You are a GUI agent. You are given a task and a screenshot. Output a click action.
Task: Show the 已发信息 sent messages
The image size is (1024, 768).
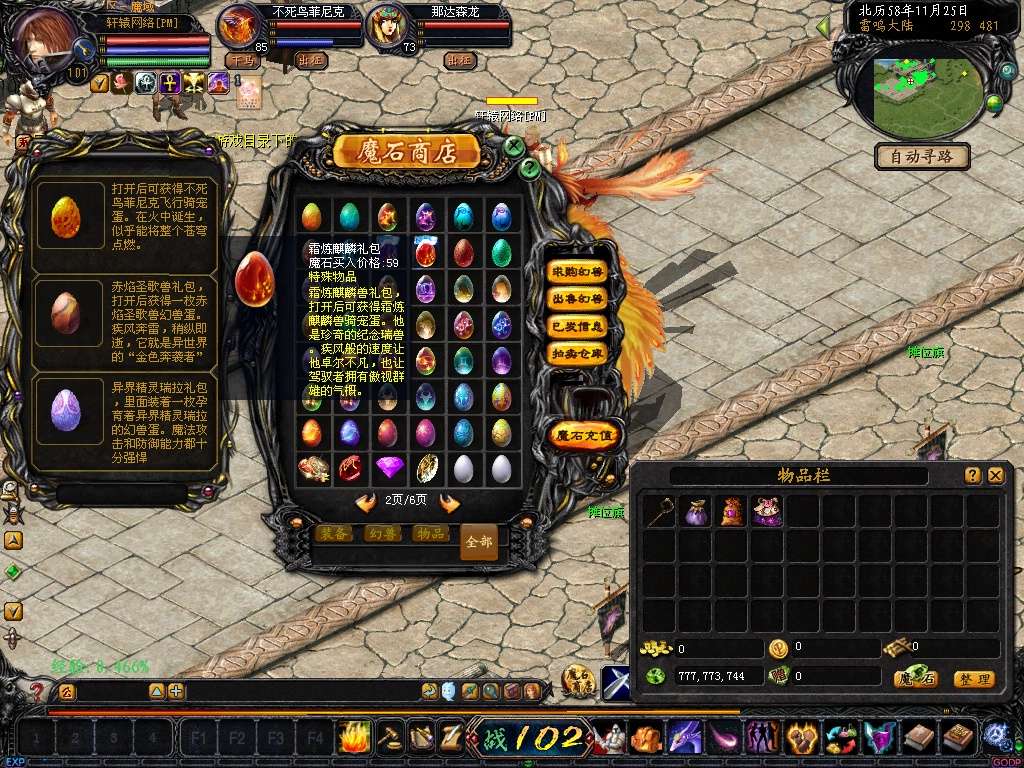[x=577, y=326]
